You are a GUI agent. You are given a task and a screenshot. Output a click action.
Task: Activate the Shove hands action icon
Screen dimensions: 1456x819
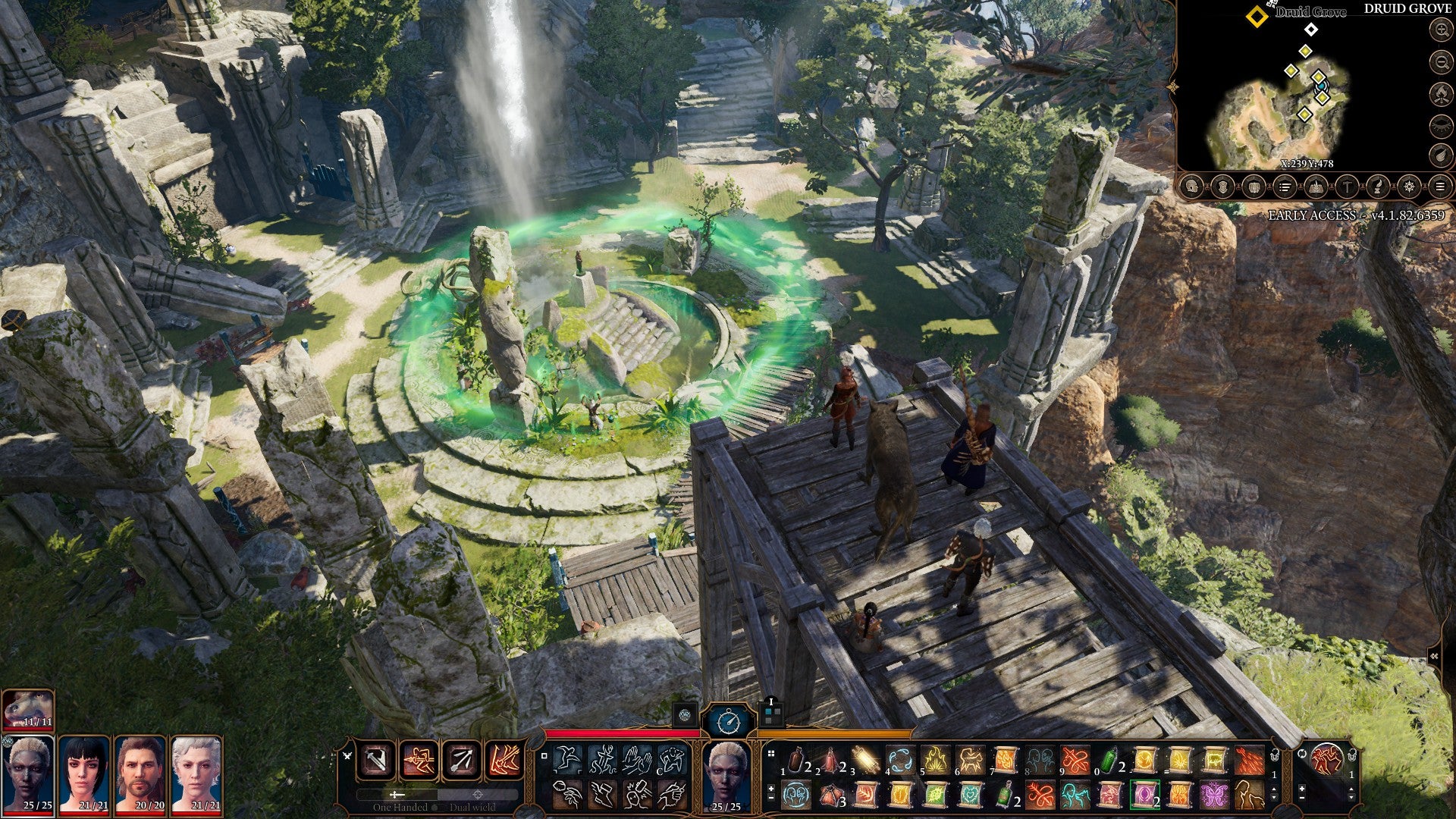click(637, 758)
